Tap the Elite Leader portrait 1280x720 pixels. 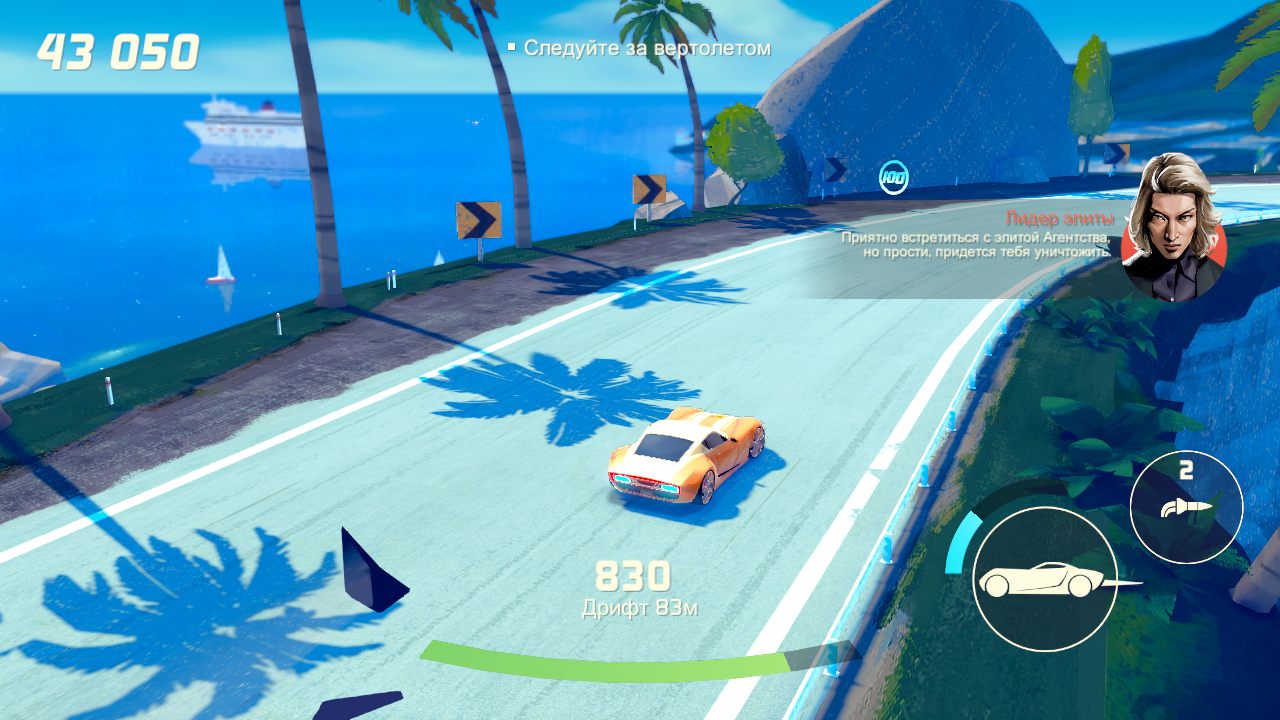click(x=1174, y=229)
